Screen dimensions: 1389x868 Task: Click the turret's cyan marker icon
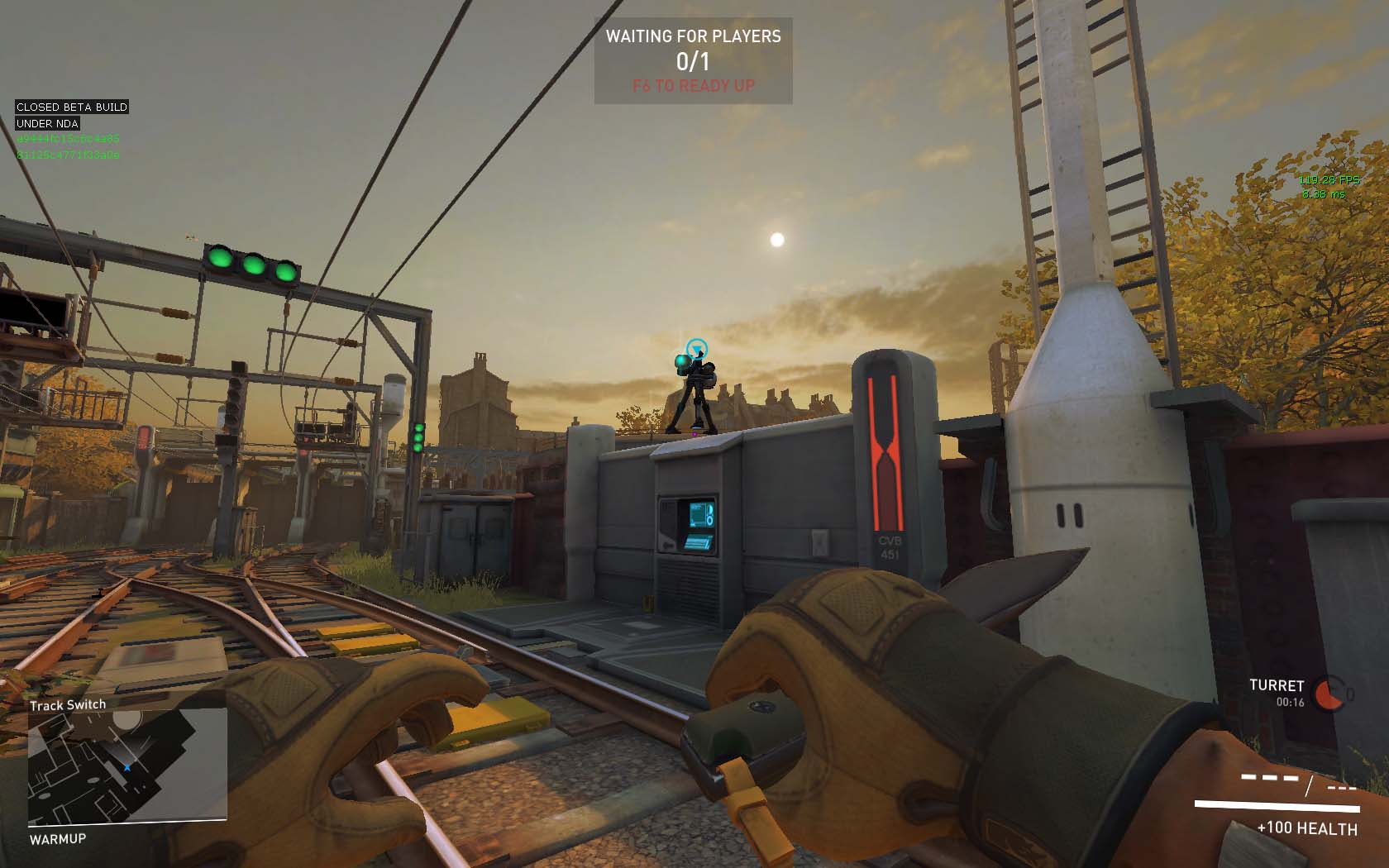[697, 348]
